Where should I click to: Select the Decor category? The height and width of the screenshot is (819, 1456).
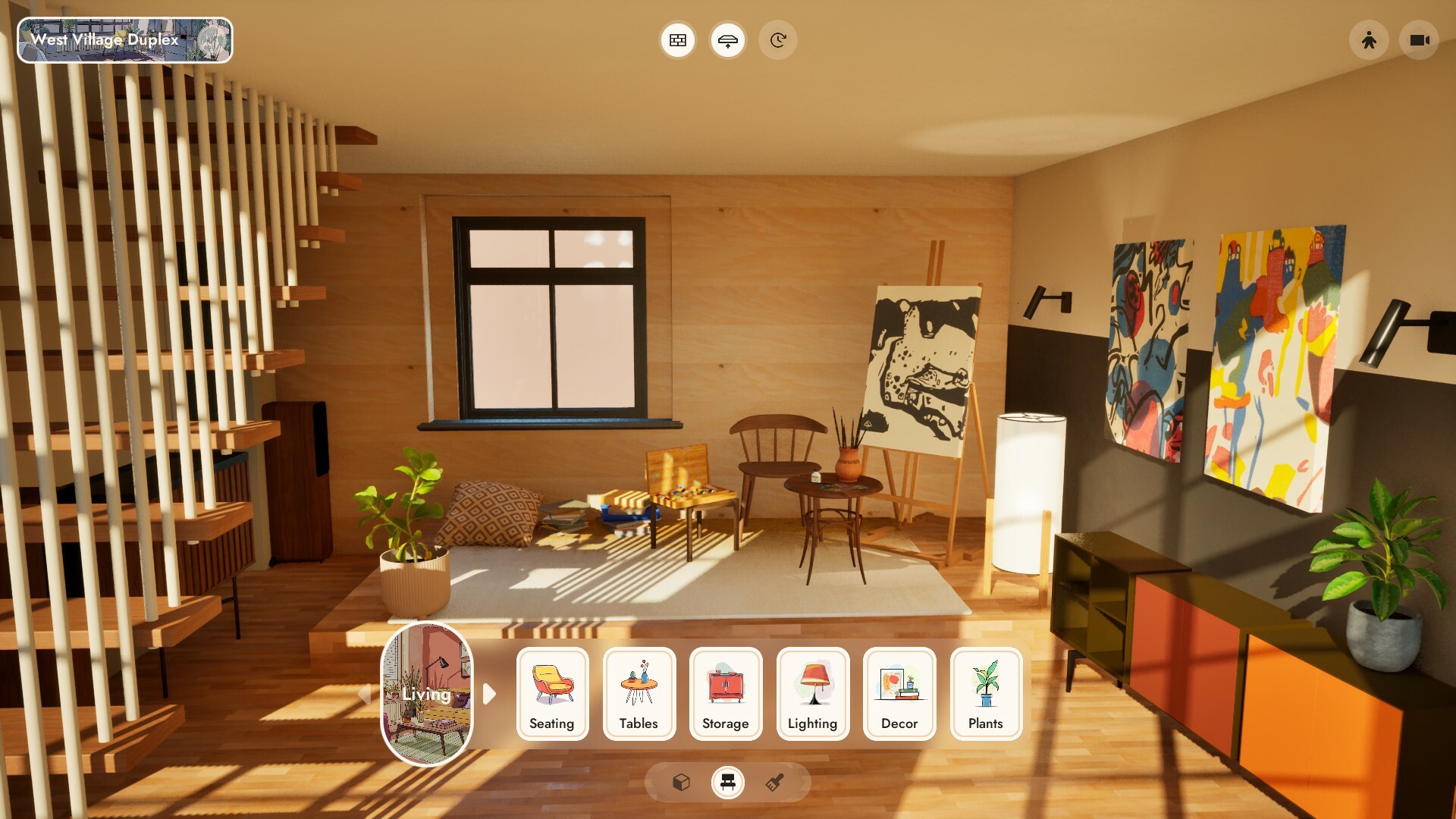(x=899, y=694)
